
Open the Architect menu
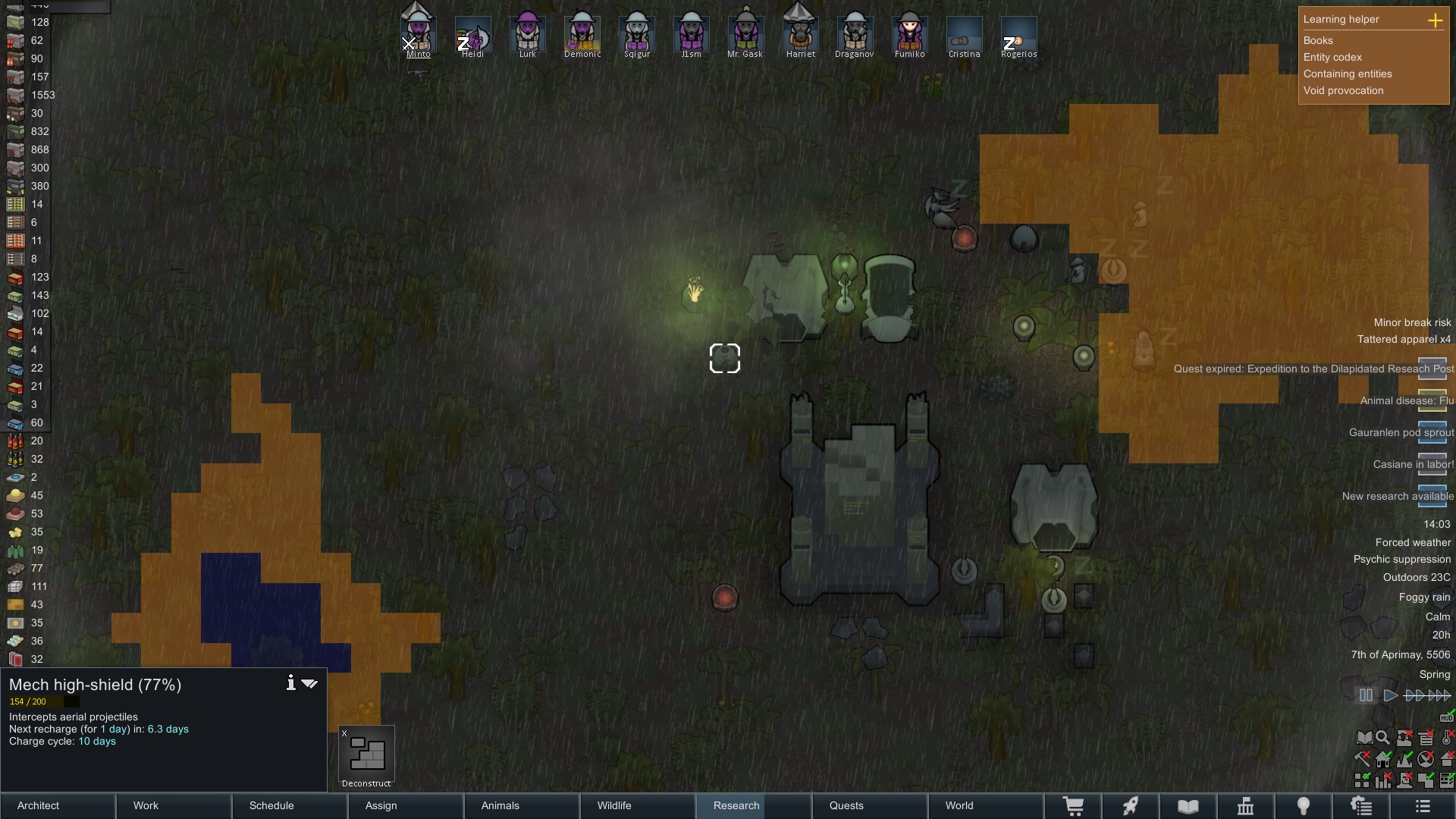tap(39, 805)
